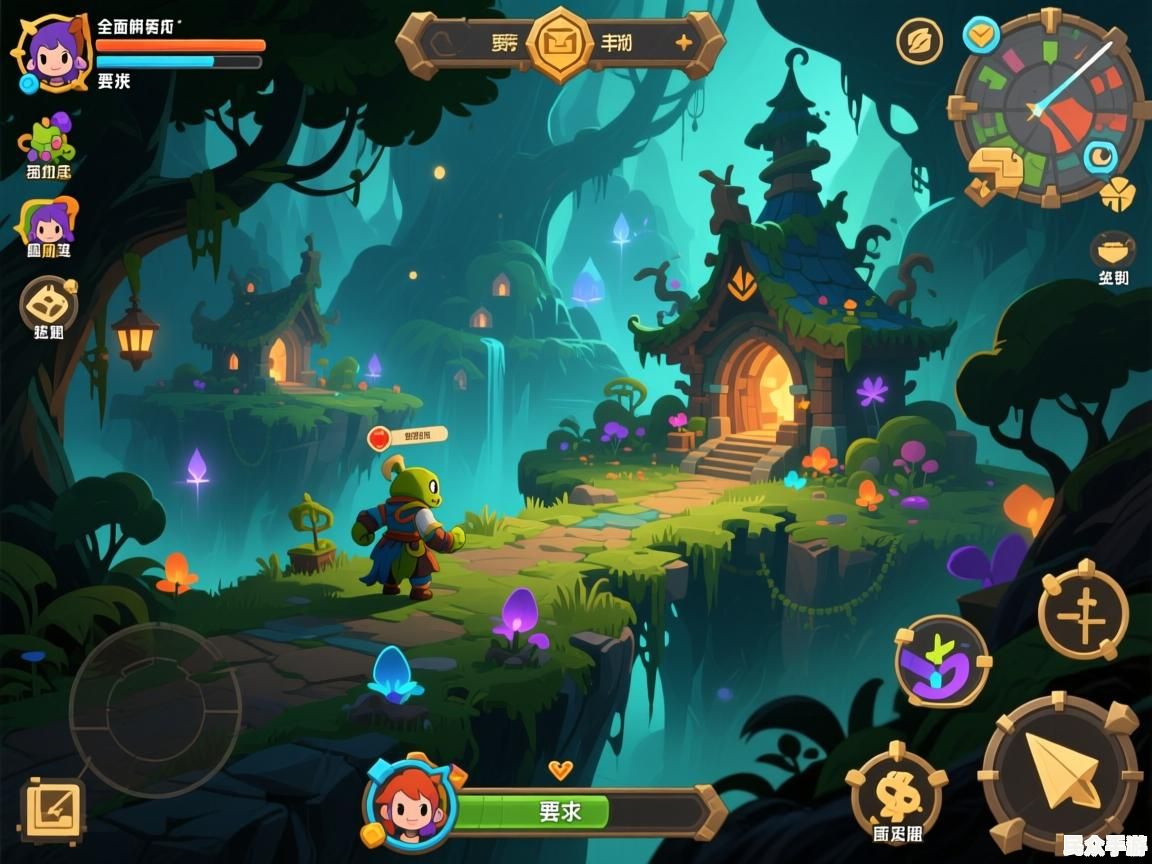Image resolution: width=1152 pixels, height=864 pixels.
Task: Click the blue eye badge on minimap
Action: coord(1101,157)
